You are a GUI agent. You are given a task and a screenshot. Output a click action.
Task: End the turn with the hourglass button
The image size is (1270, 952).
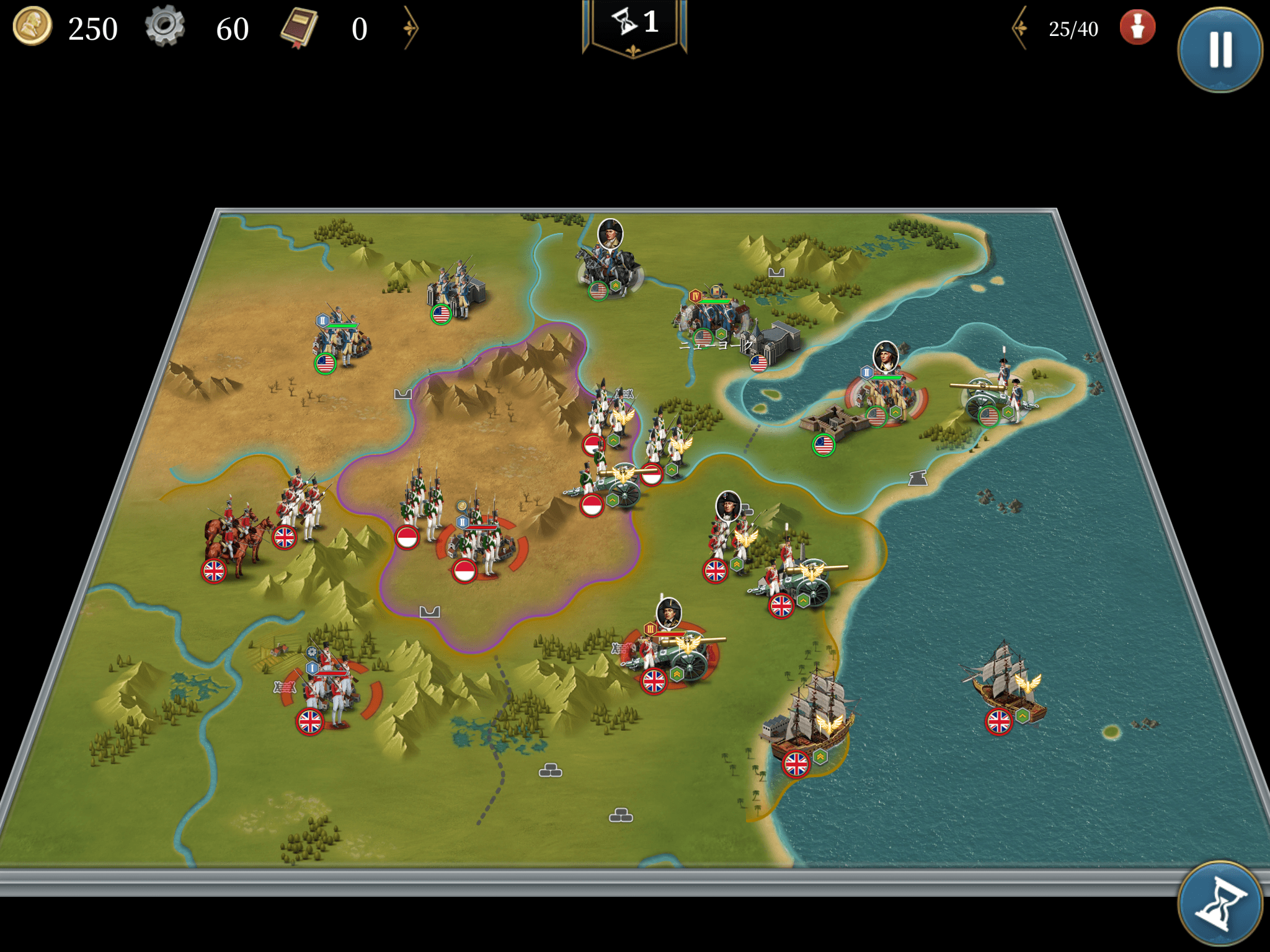coord(1219,904)
